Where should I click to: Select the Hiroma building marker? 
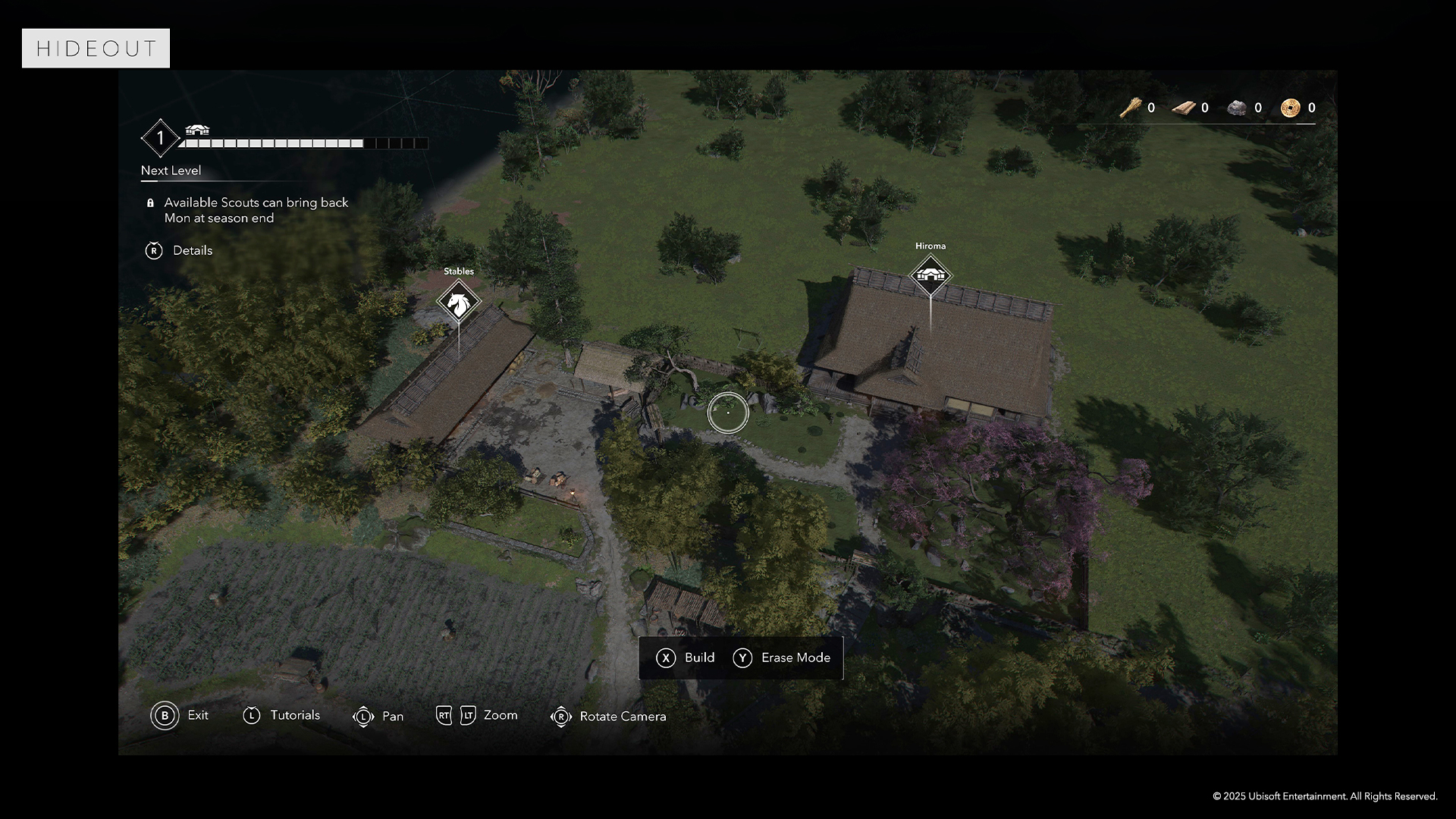coord(930,275)
